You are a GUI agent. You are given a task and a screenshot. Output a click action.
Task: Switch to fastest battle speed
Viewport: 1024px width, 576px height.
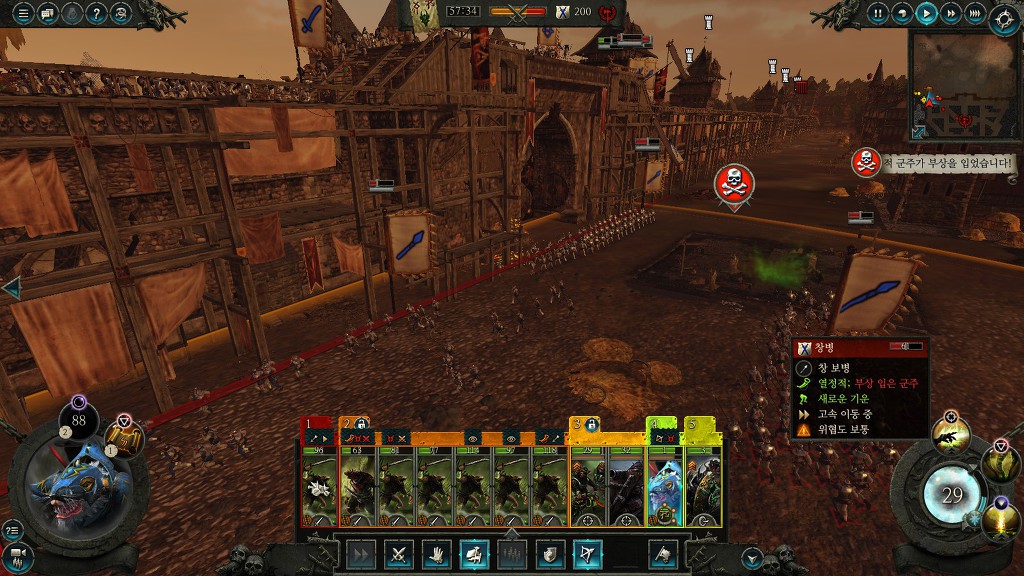[x=976, y=14]
